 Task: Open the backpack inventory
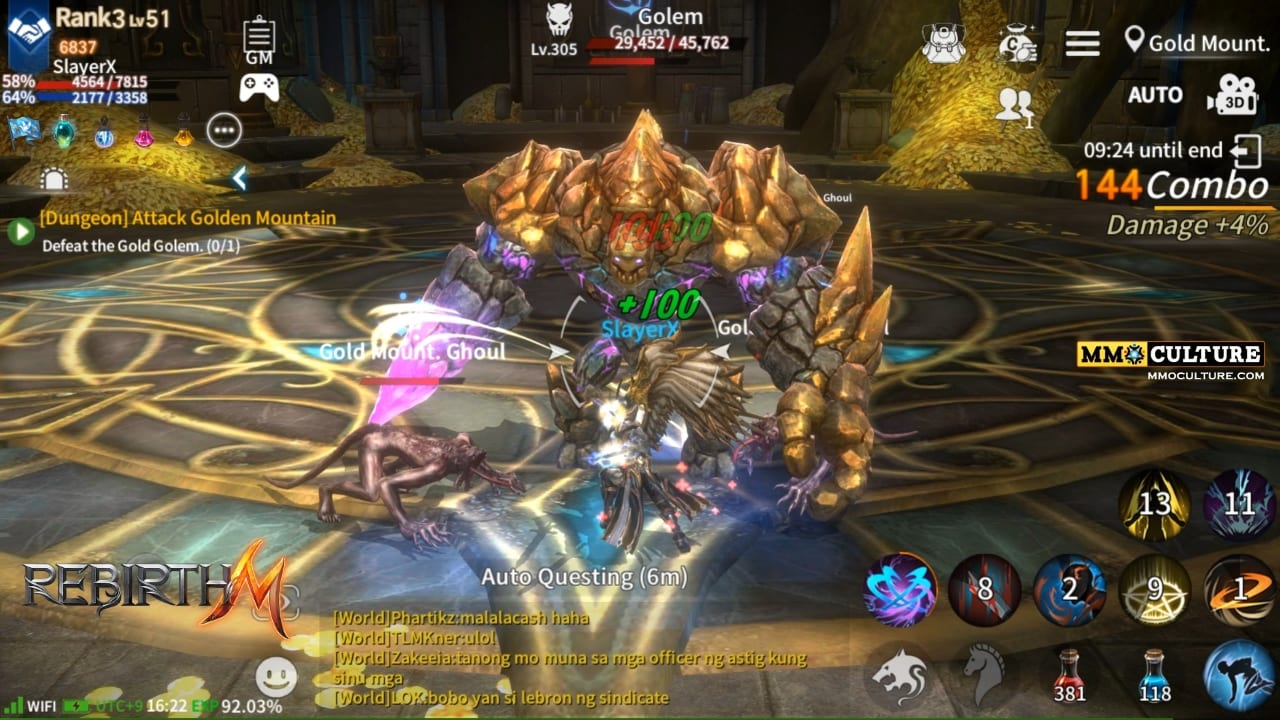[x=943, y=43]
